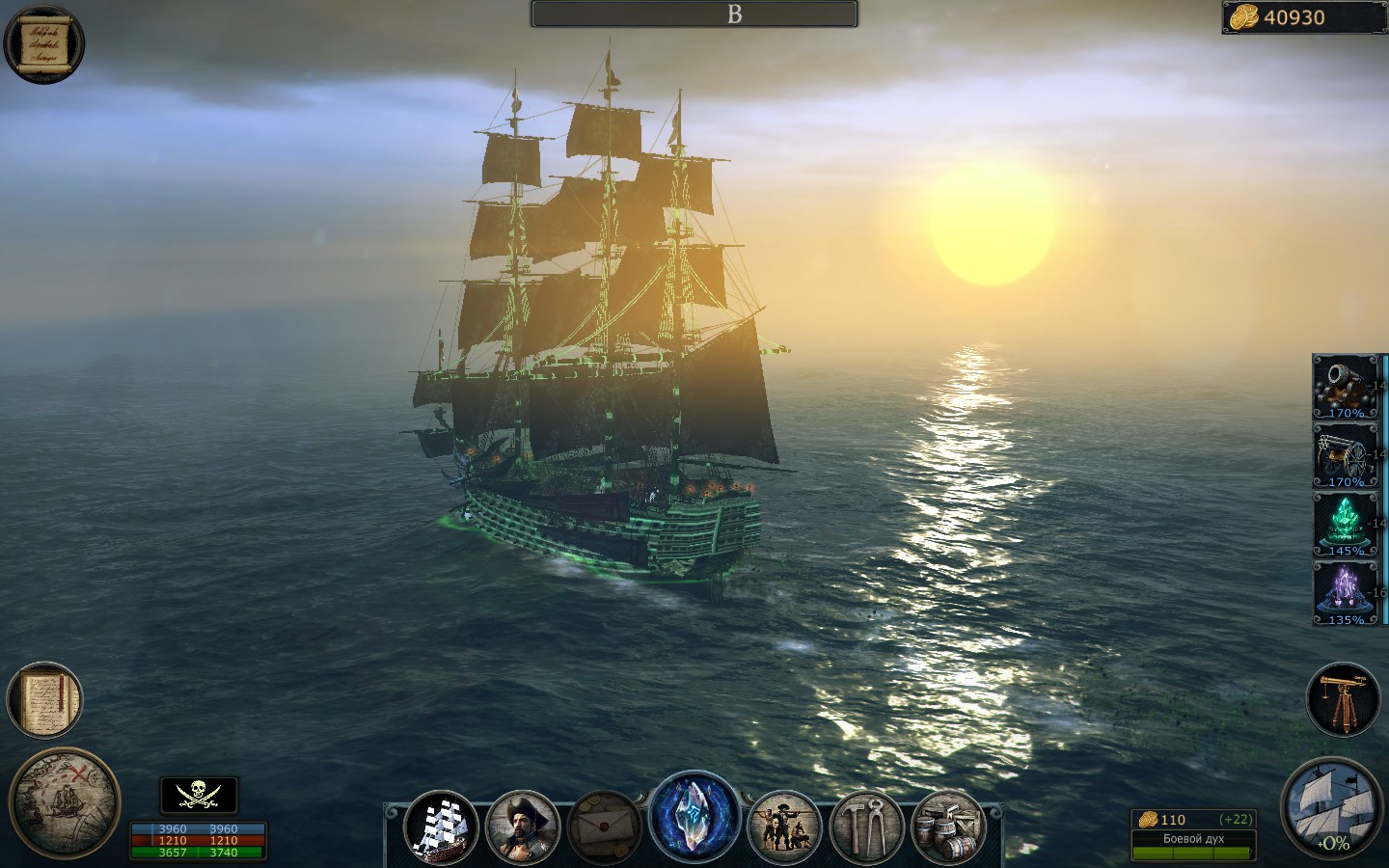Select the Jolly Roger pirate flag

coord(198,794)
